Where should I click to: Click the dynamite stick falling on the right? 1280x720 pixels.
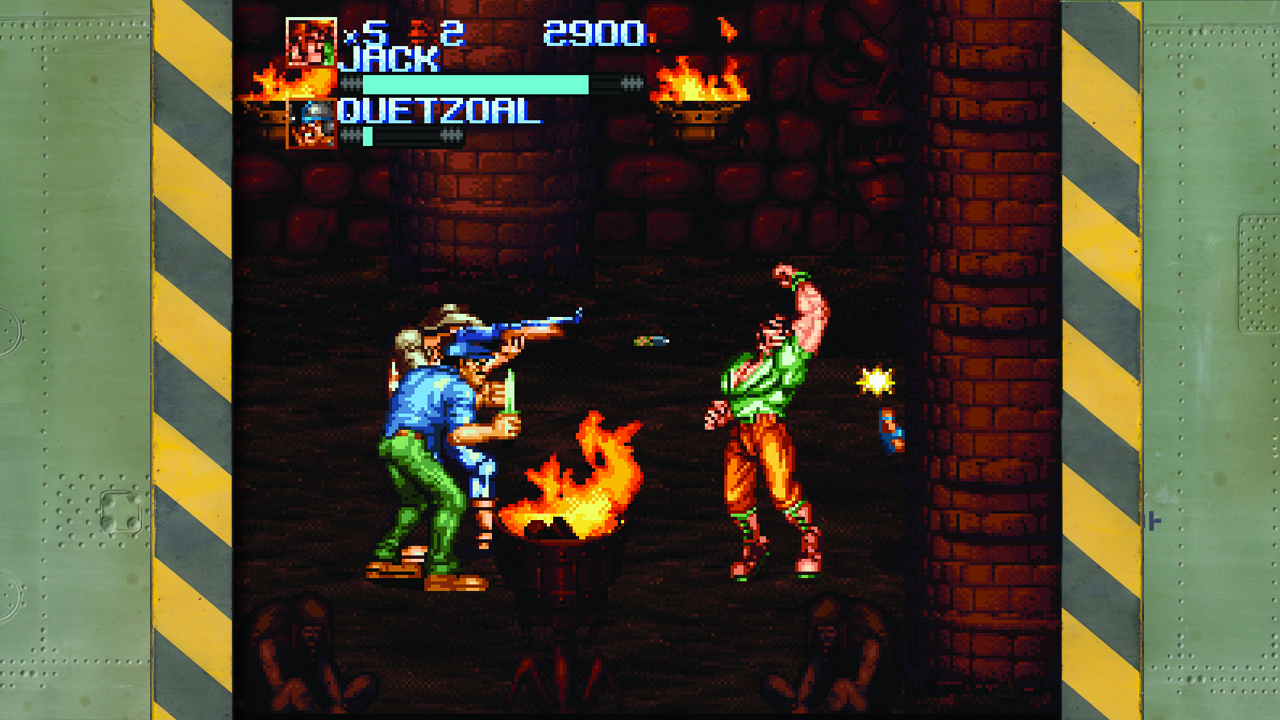click(890, 429)
